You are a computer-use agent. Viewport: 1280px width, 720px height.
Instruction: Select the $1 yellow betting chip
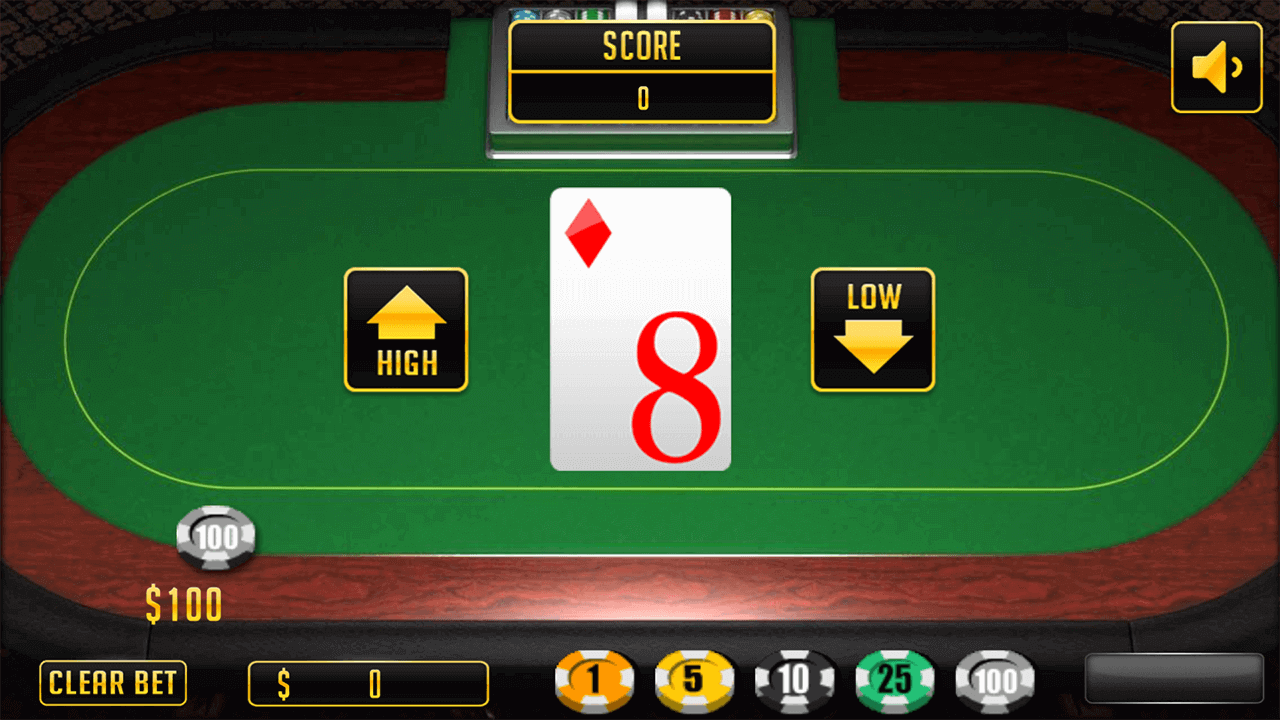point(596,679)
